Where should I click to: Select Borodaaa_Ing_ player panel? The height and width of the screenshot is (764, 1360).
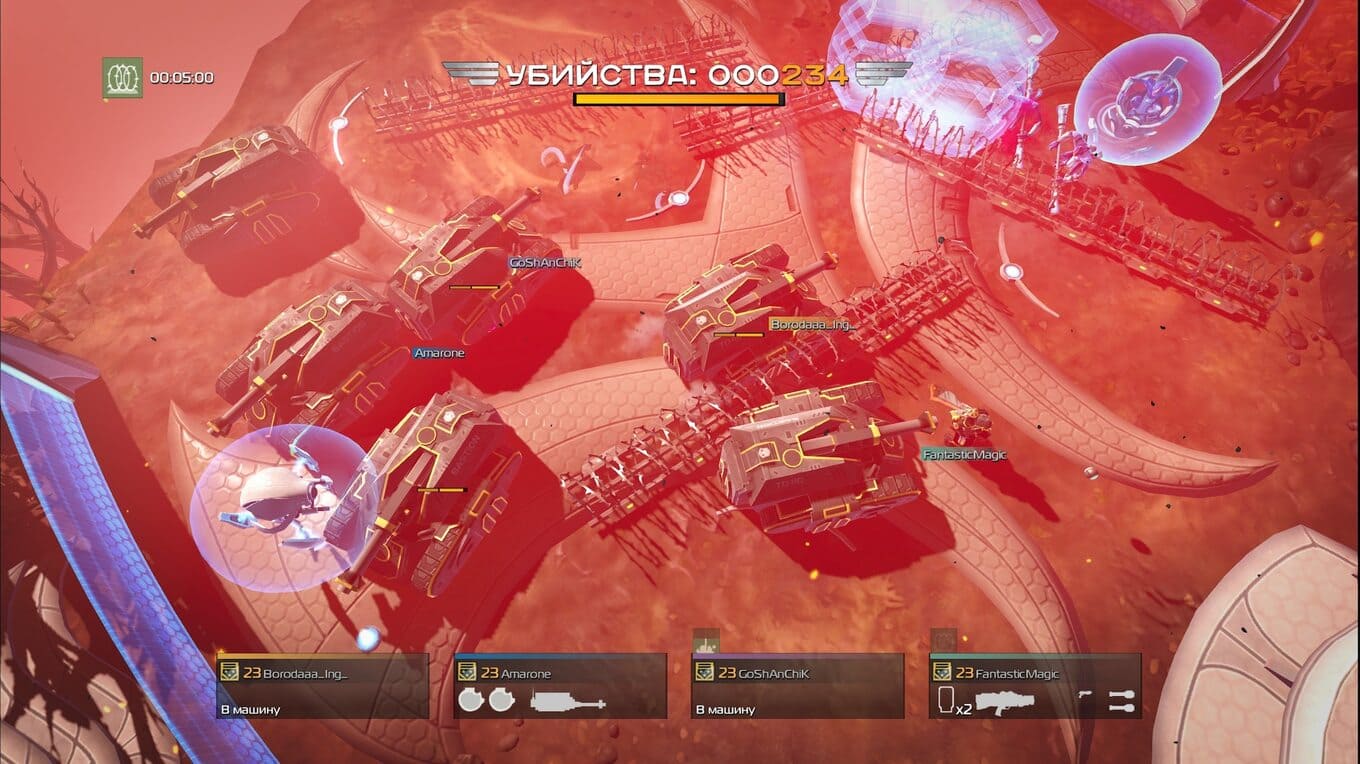click(322, 686)
